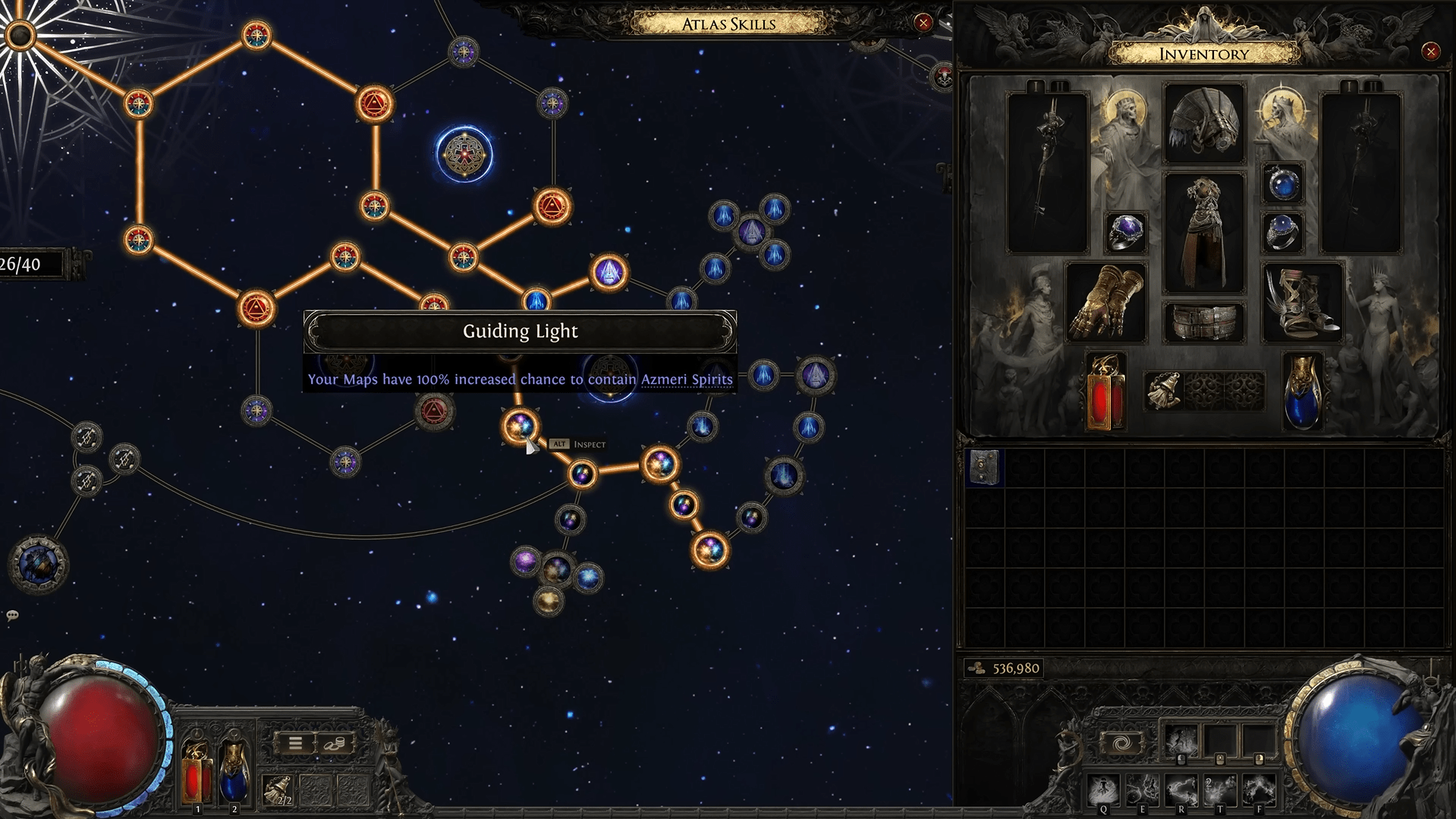Select the bell charm in equipment panel

pos(1164,391)
